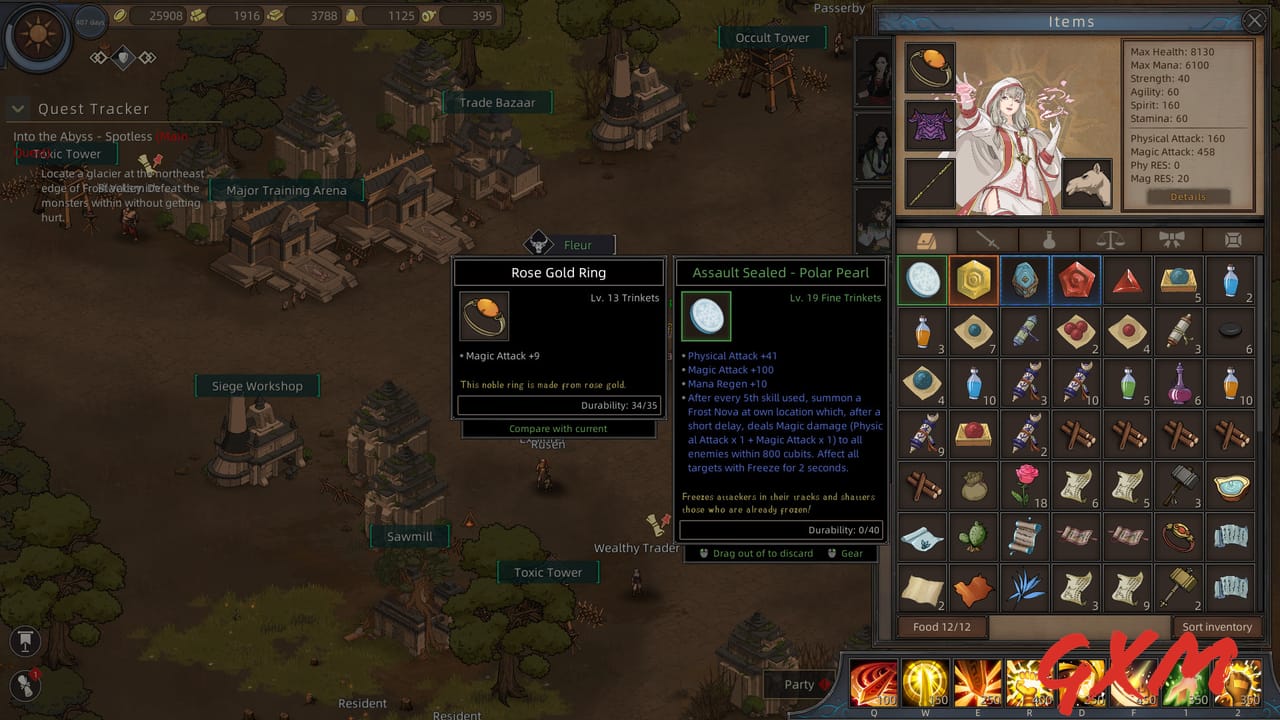
Task: Check the Food 12/12 indicator
Action: 942,627
